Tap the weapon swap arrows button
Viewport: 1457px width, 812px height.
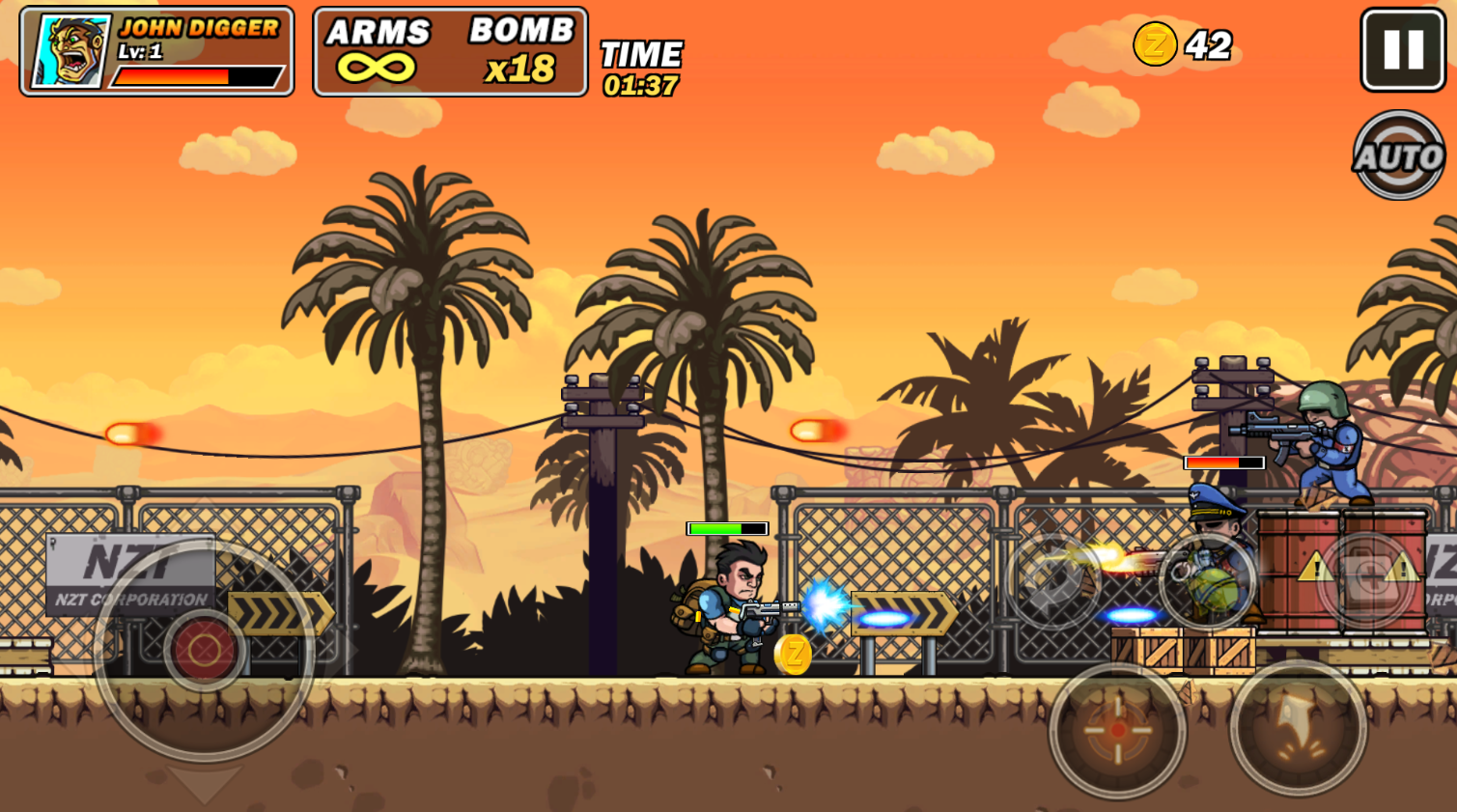tap(1051, 580)
